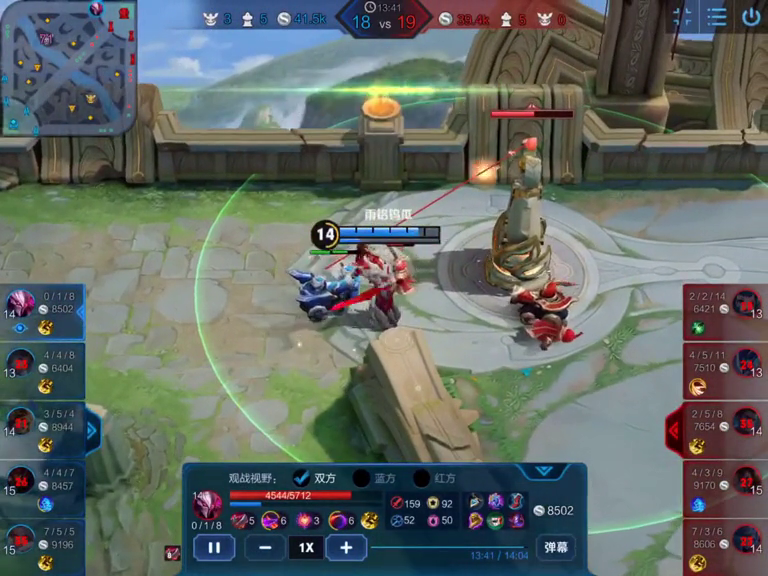This screenshot has height=576, width=768.
Task: Toggle the 弹幕 bullet comments button
Action: [555, 547]
